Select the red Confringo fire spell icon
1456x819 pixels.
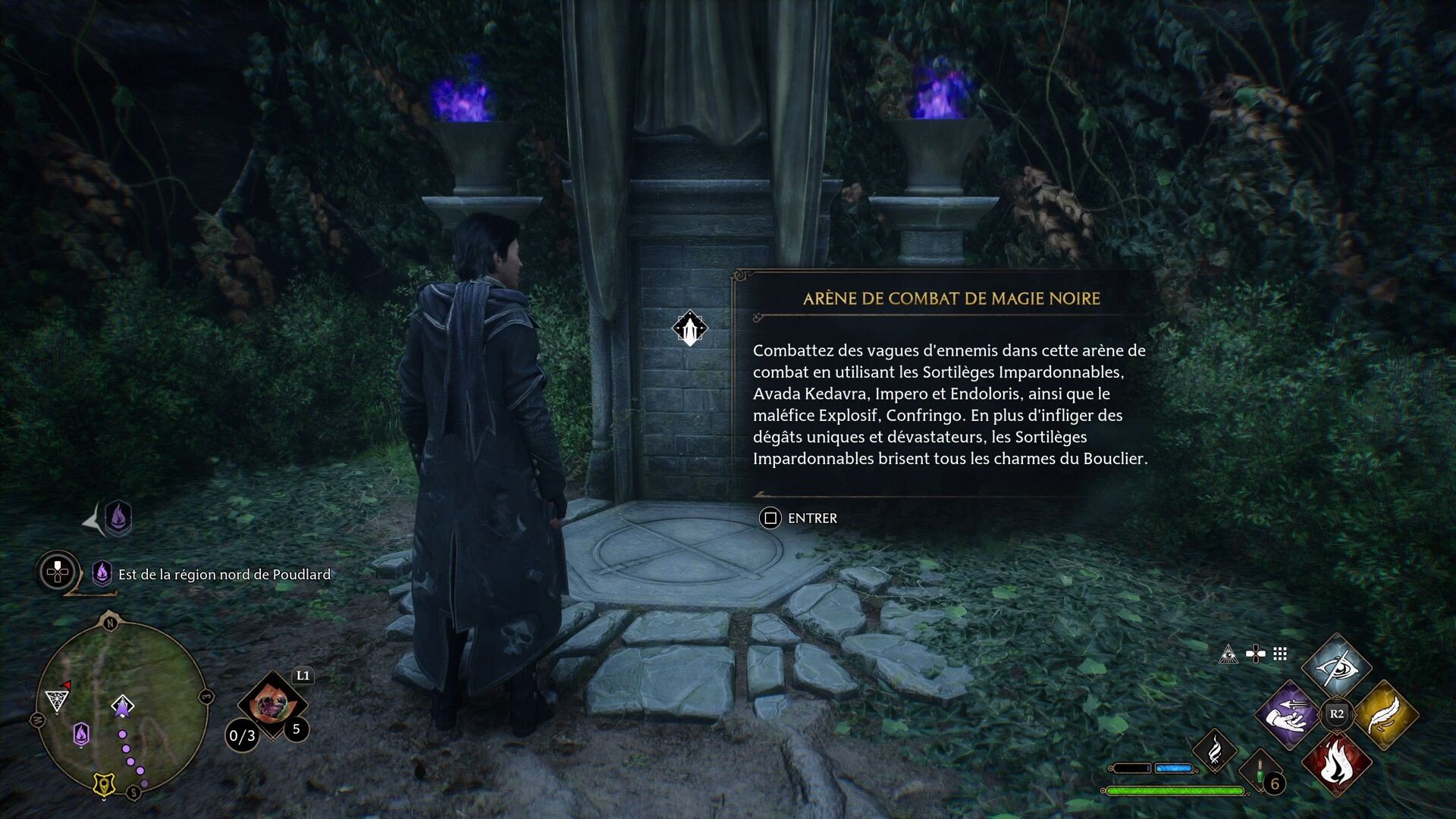(1337, 765)
